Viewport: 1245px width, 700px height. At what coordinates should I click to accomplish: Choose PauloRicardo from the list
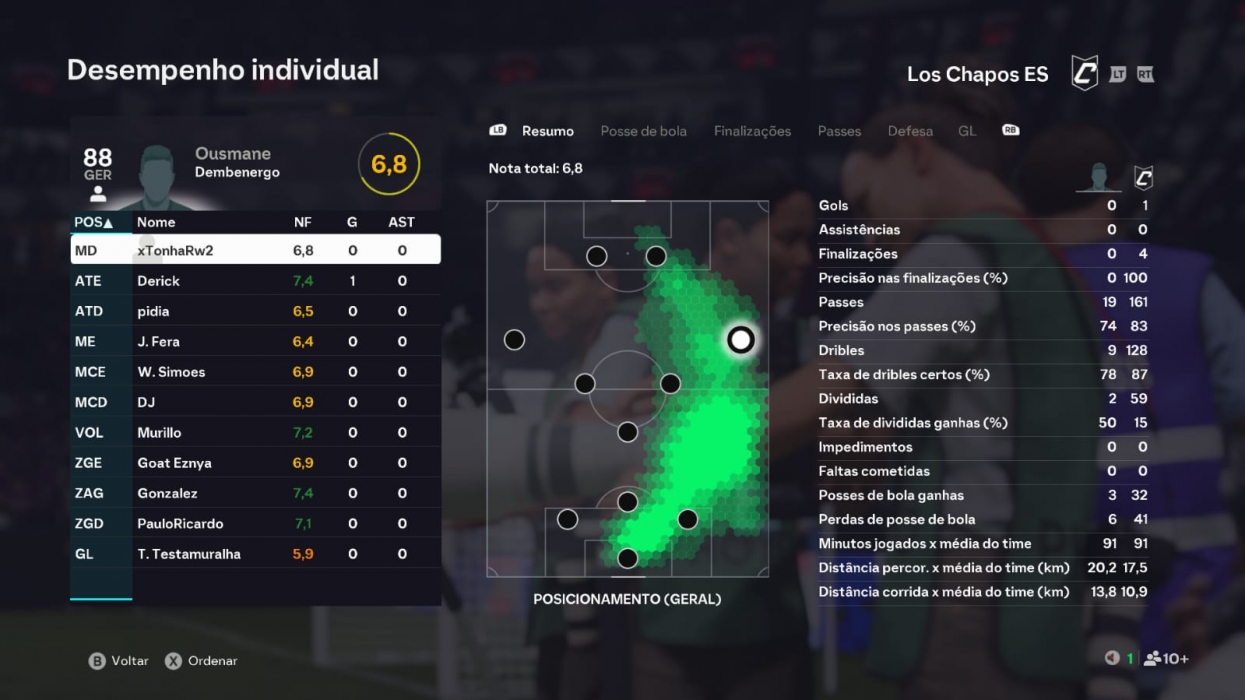point(255,523)
